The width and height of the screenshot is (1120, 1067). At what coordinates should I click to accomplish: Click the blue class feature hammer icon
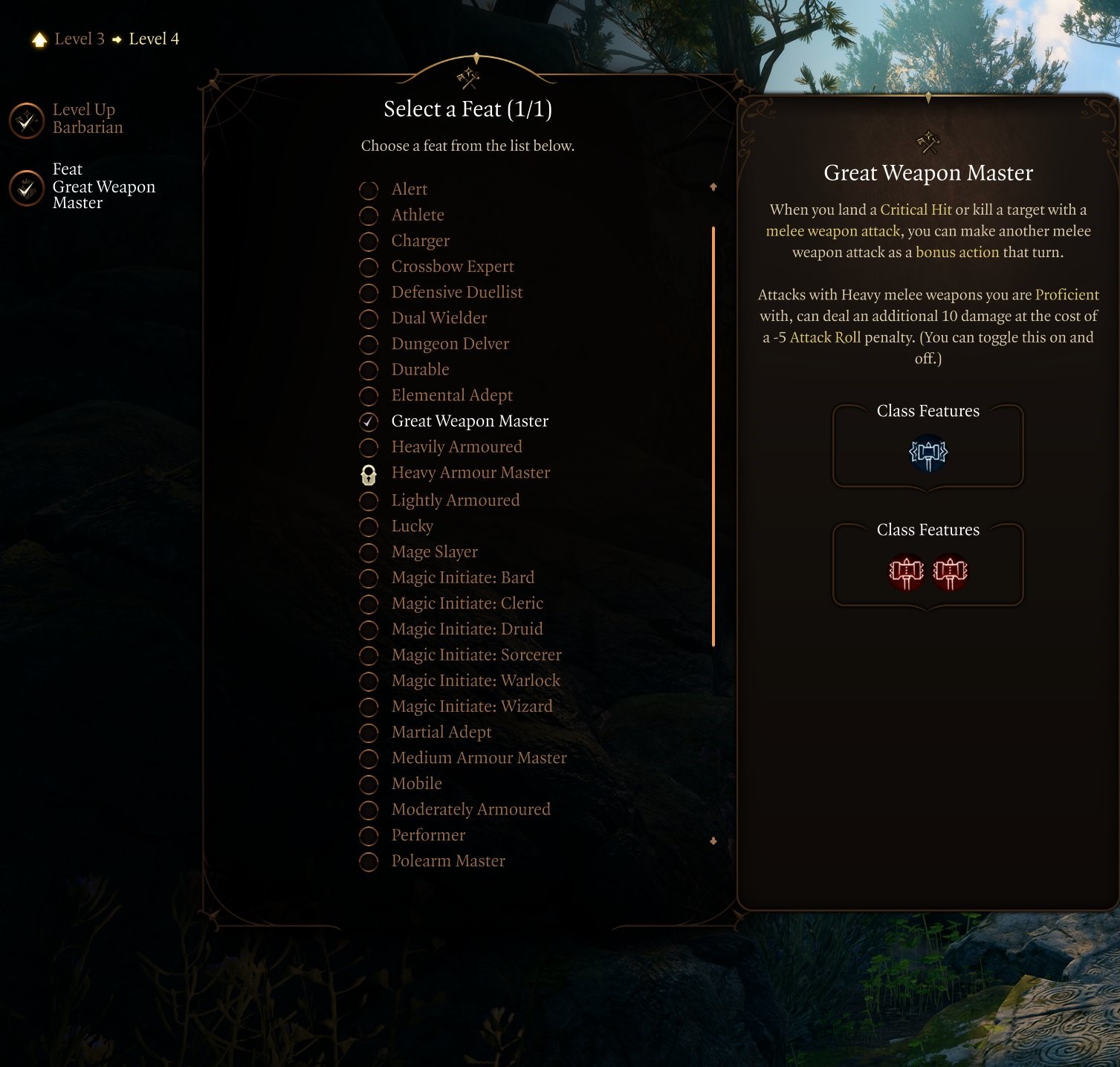(928, 454)
